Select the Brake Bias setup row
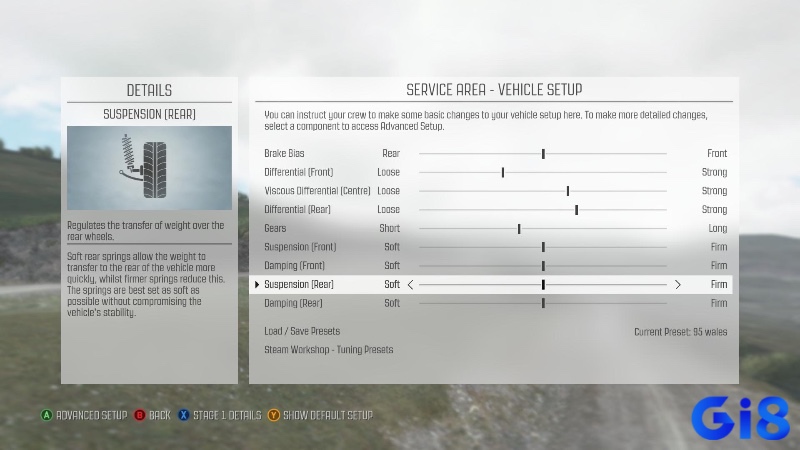Screen dimensions: 800x450 click(x=285, y=154)
